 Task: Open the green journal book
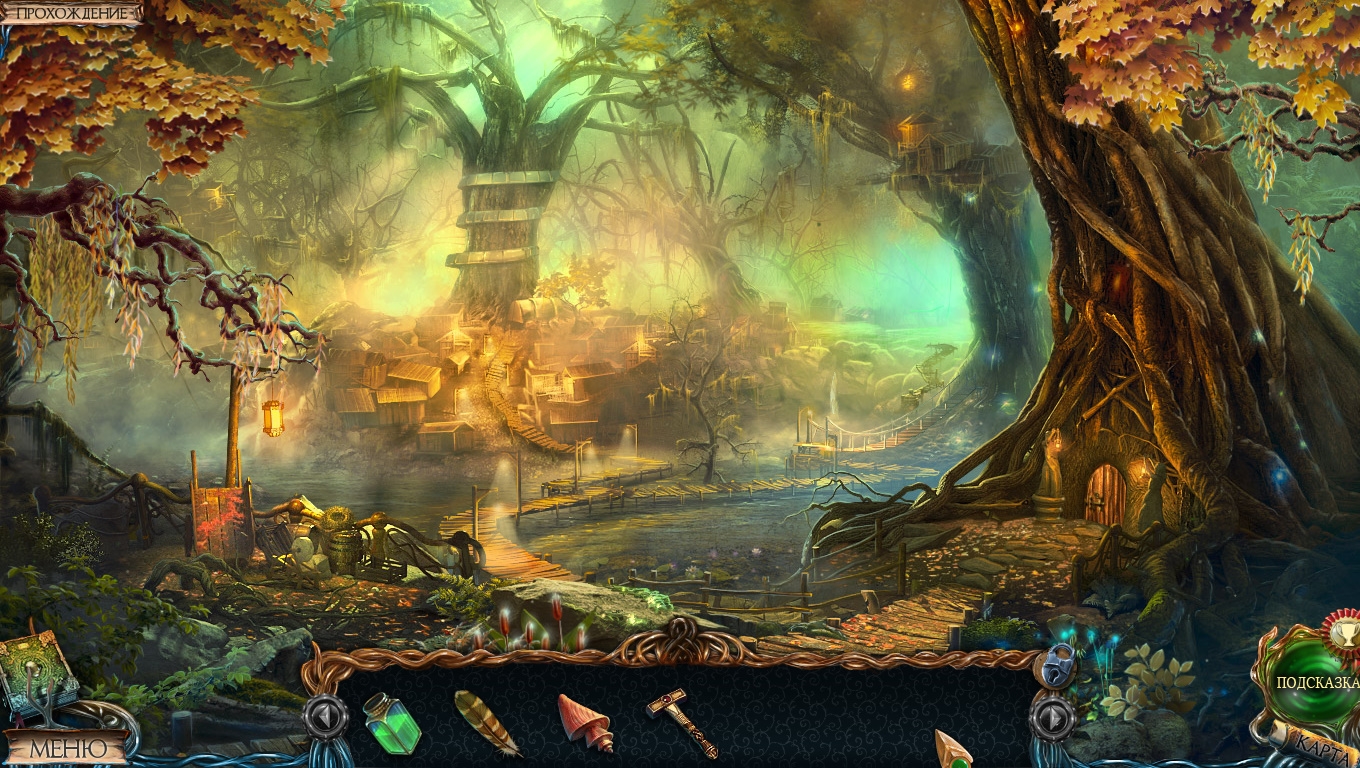point(36,673)
